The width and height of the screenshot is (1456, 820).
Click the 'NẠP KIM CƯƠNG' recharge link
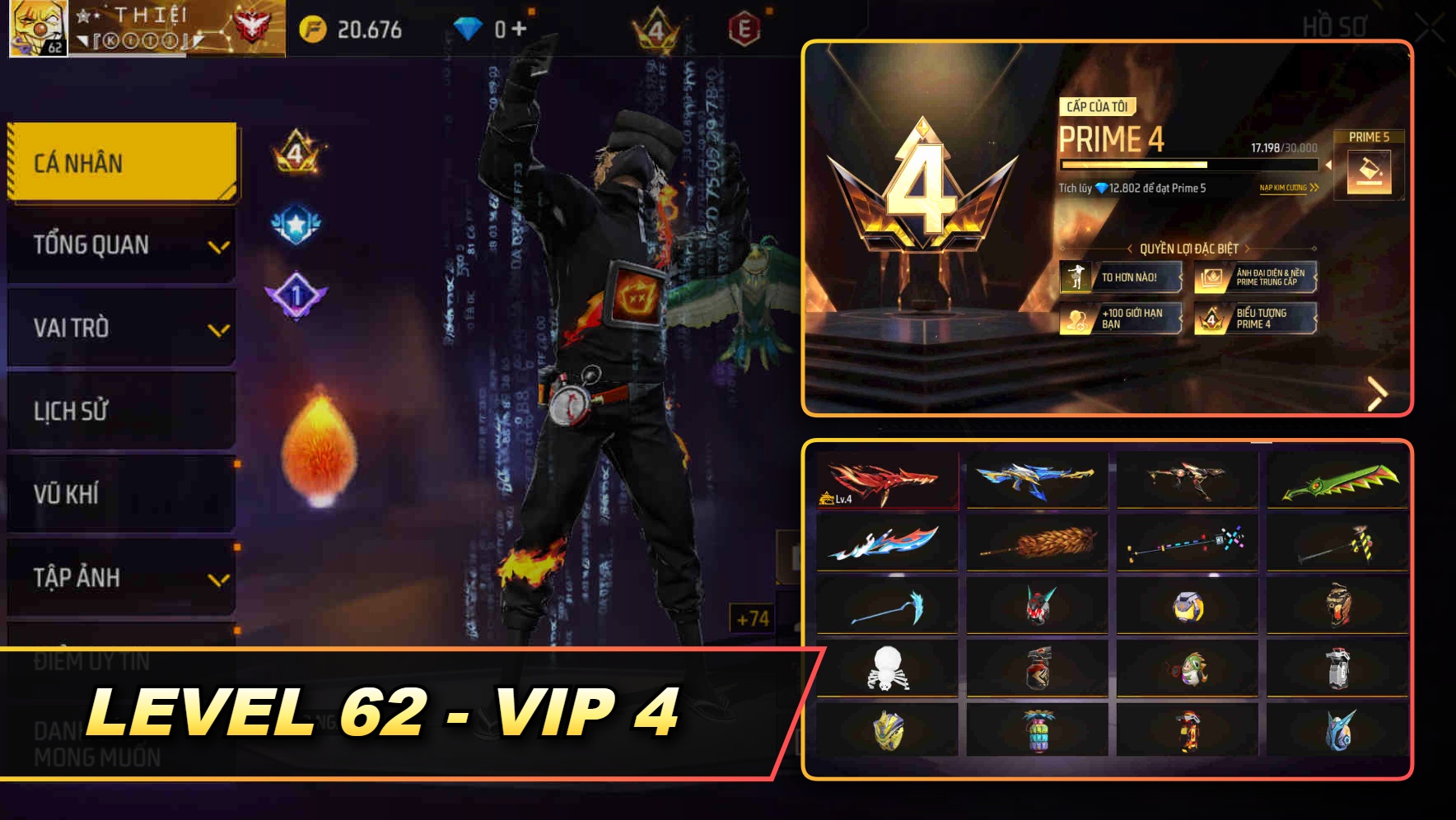1289,189
